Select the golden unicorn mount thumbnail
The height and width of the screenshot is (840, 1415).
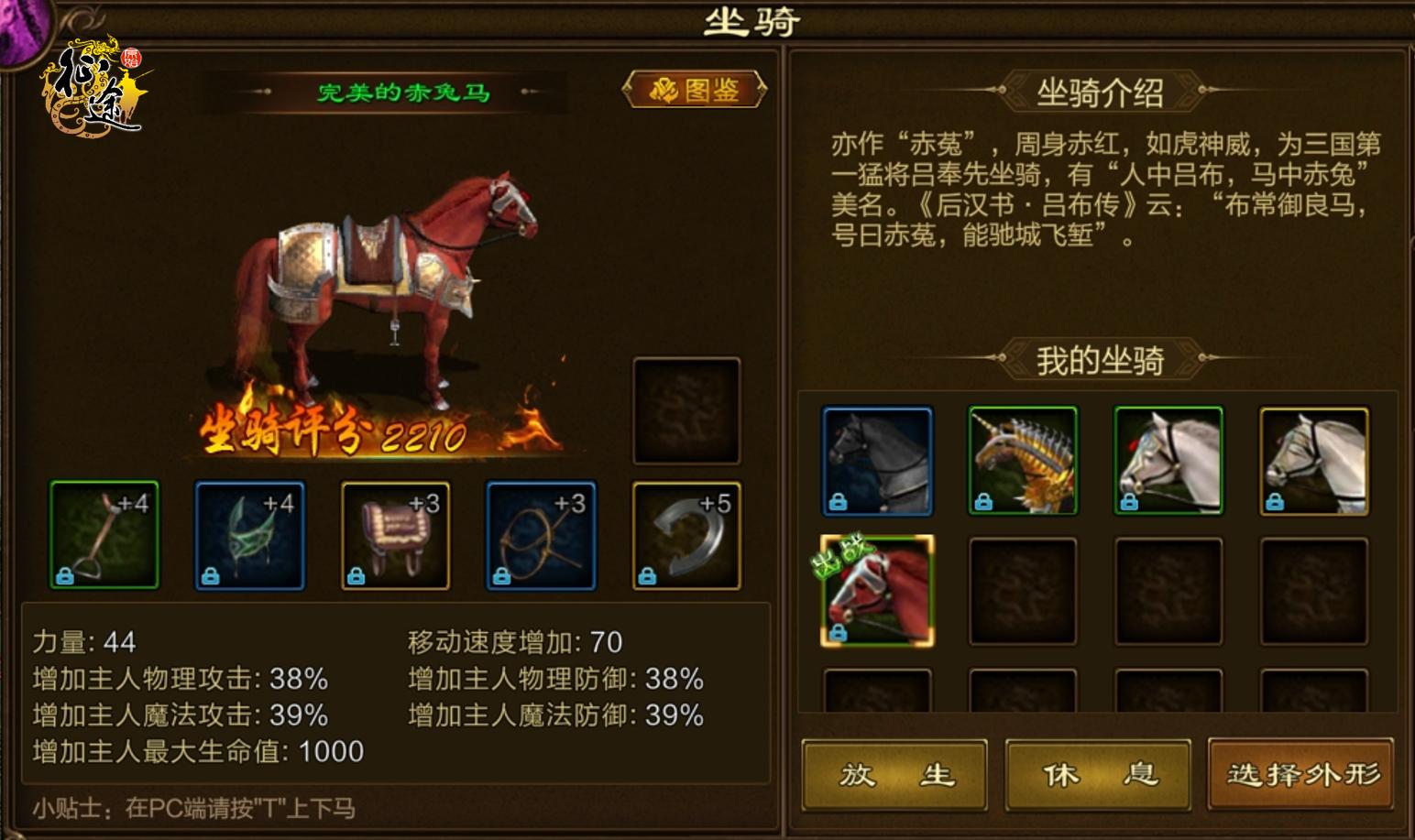point(1022,460)
